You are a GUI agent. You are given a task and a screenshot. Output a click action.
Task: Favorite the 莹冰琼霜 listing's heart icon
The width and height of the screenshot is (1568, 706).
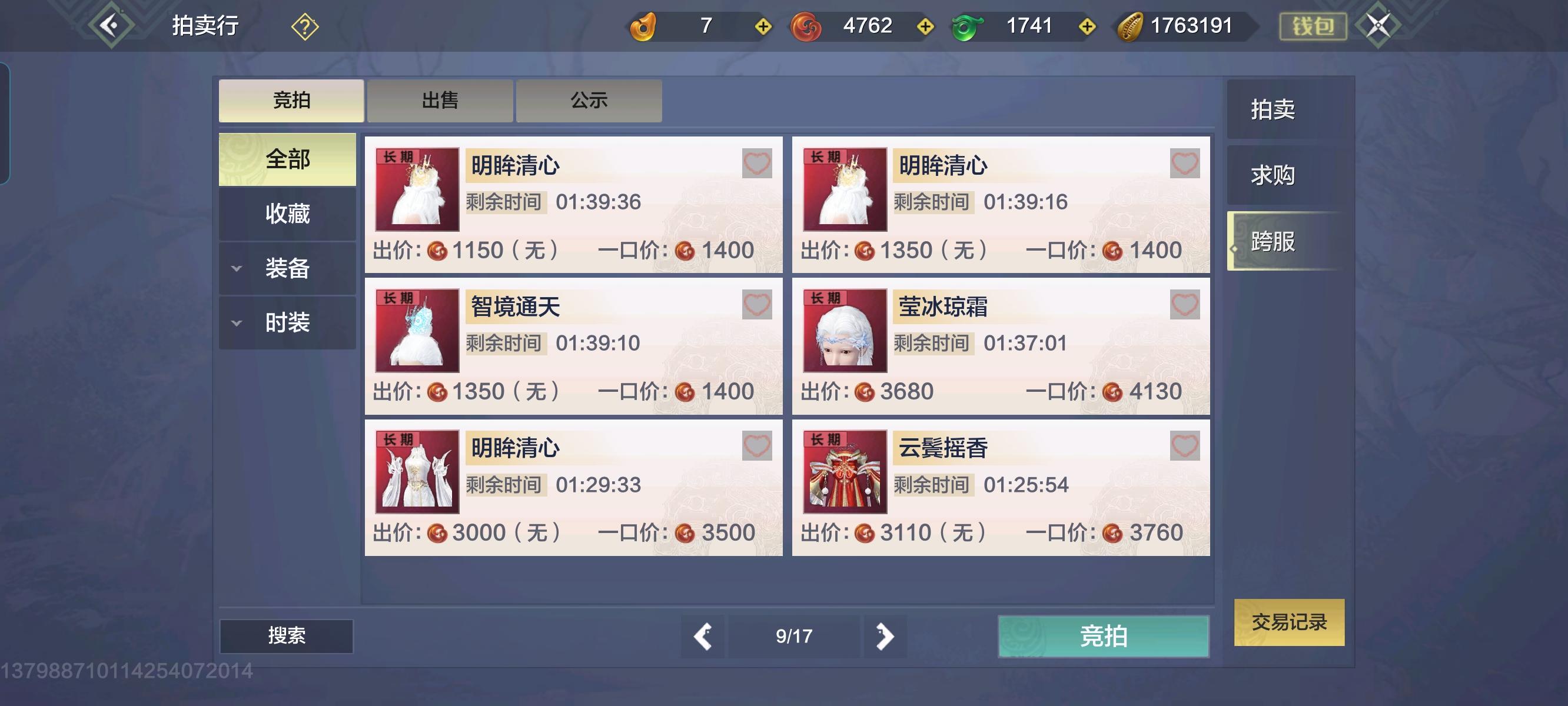[1183, 305]
